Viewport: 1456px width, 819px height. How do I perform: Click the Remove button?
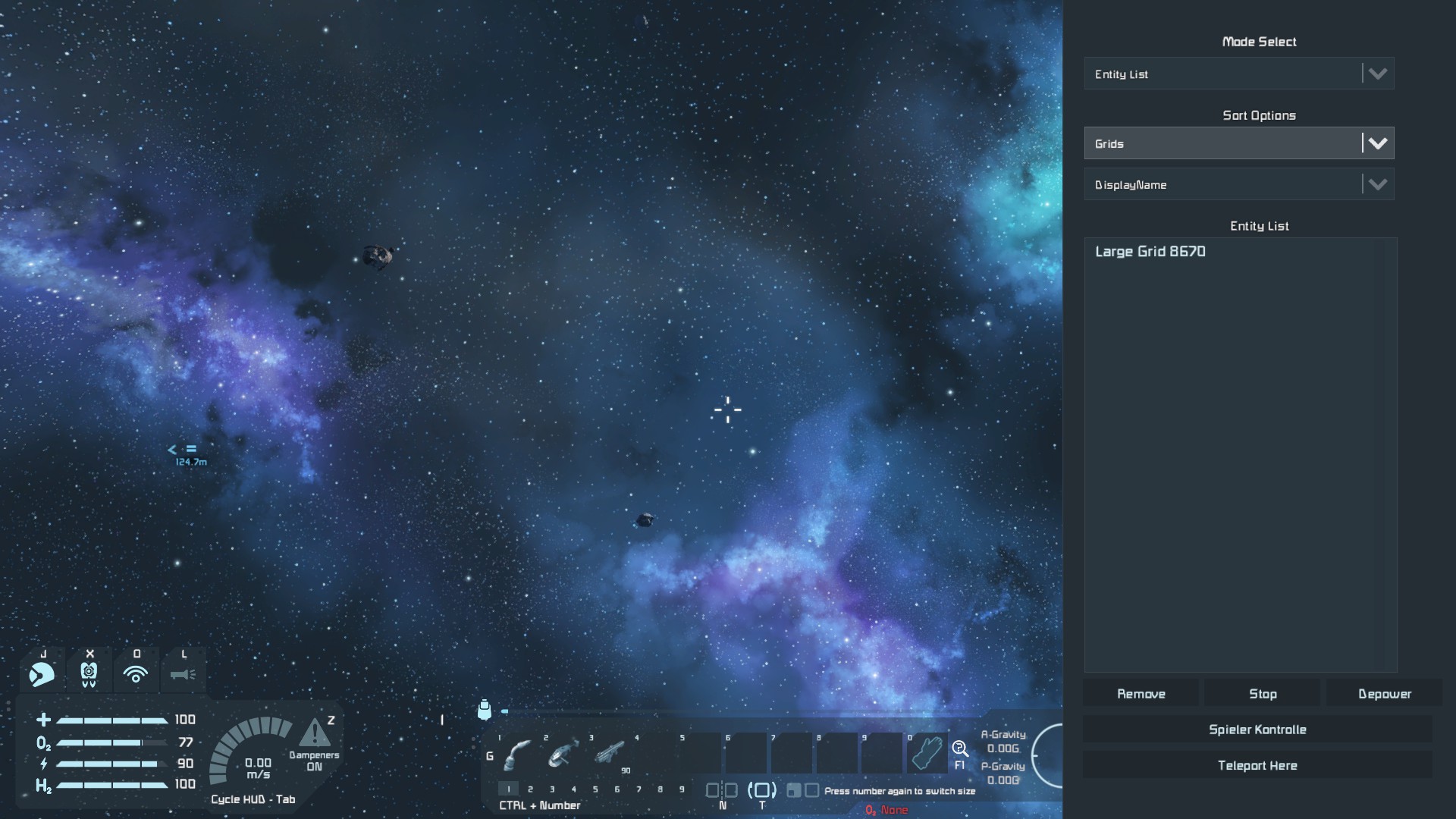click(1141, 694)
